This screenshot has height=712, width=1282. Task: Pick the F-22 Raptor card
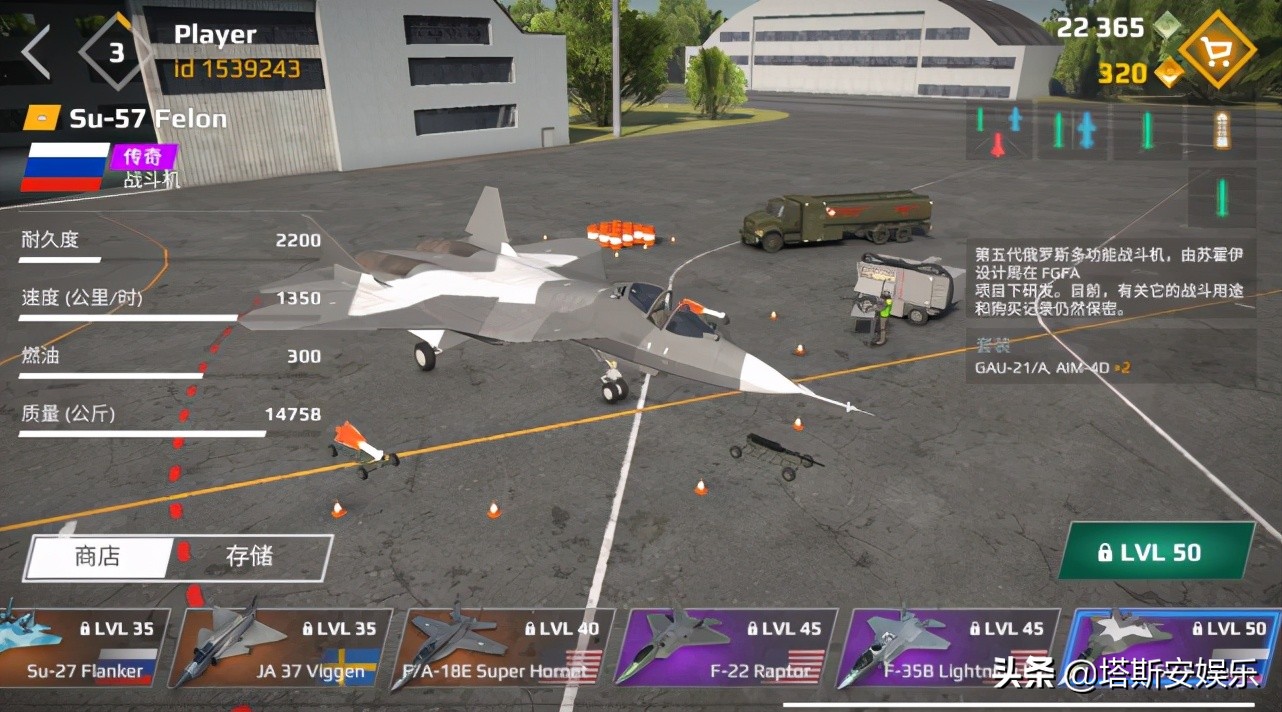point(725,650)
